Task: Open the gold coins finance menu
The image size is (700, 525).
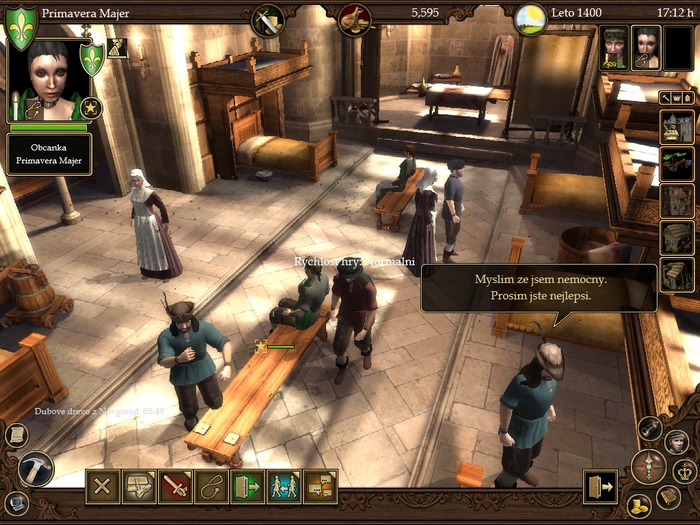Action: point(639,505)
